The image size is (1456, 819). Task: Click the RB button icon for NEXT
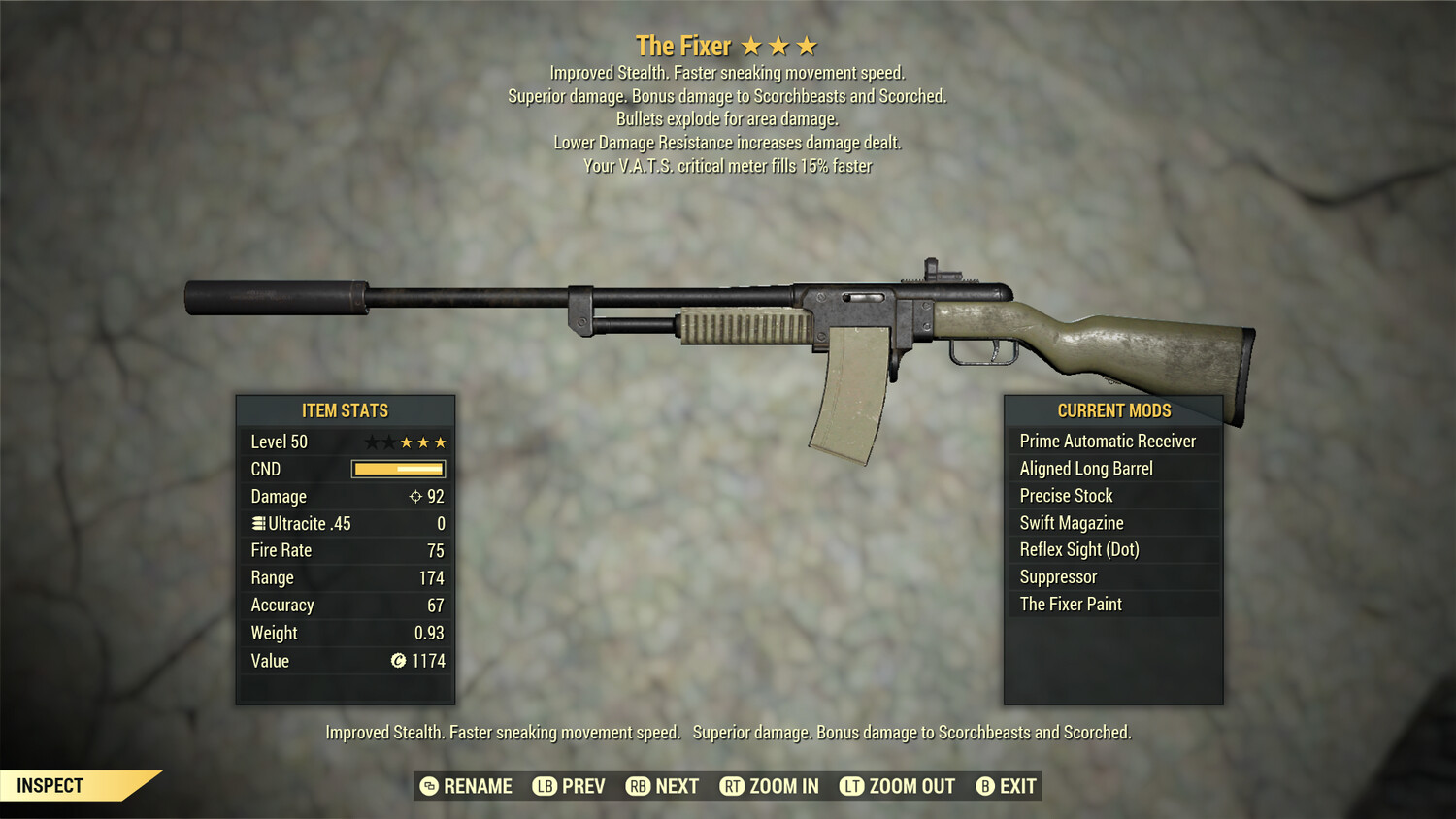click(637, 786)
